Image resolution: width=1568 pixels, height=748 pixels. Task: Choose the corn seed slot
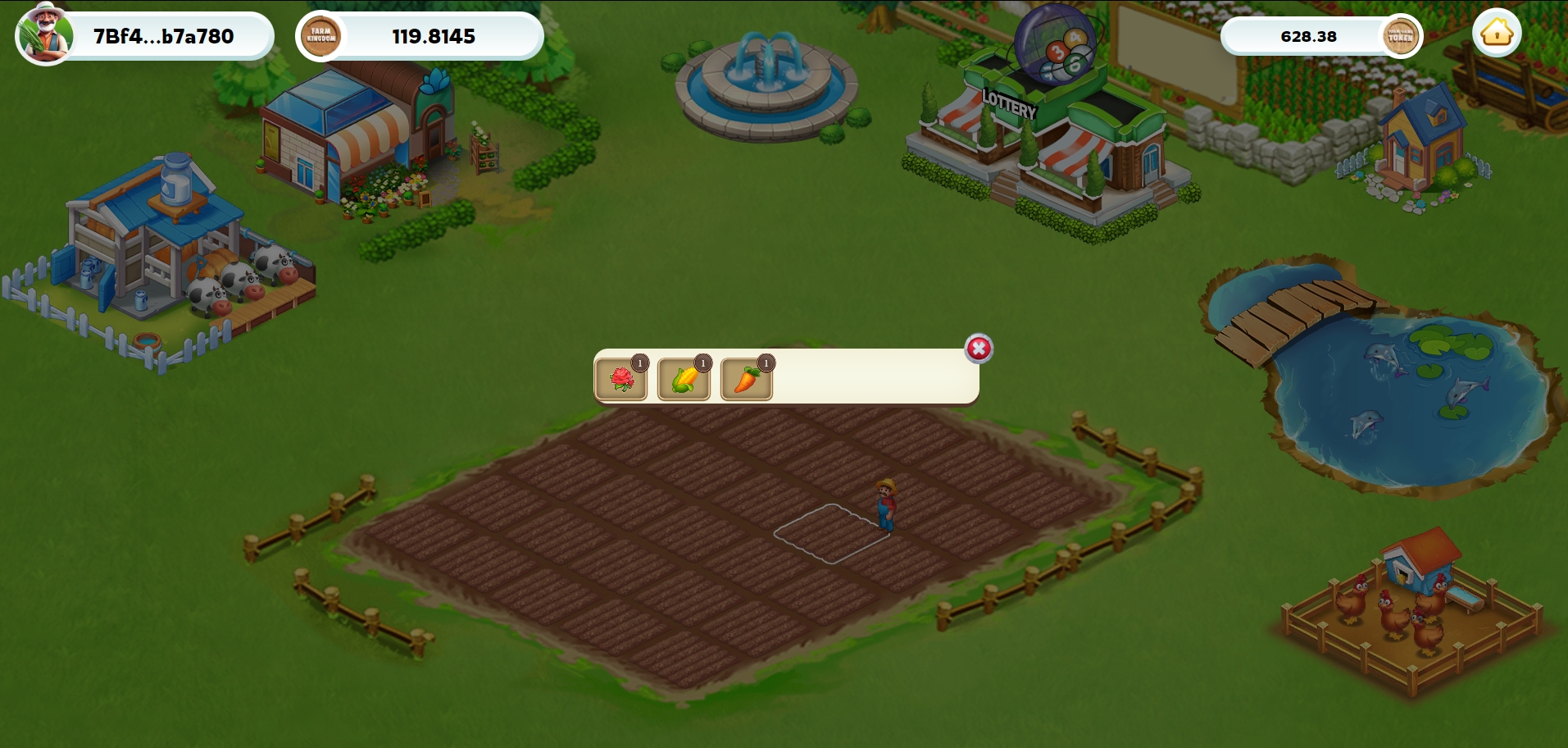point(684,380)
